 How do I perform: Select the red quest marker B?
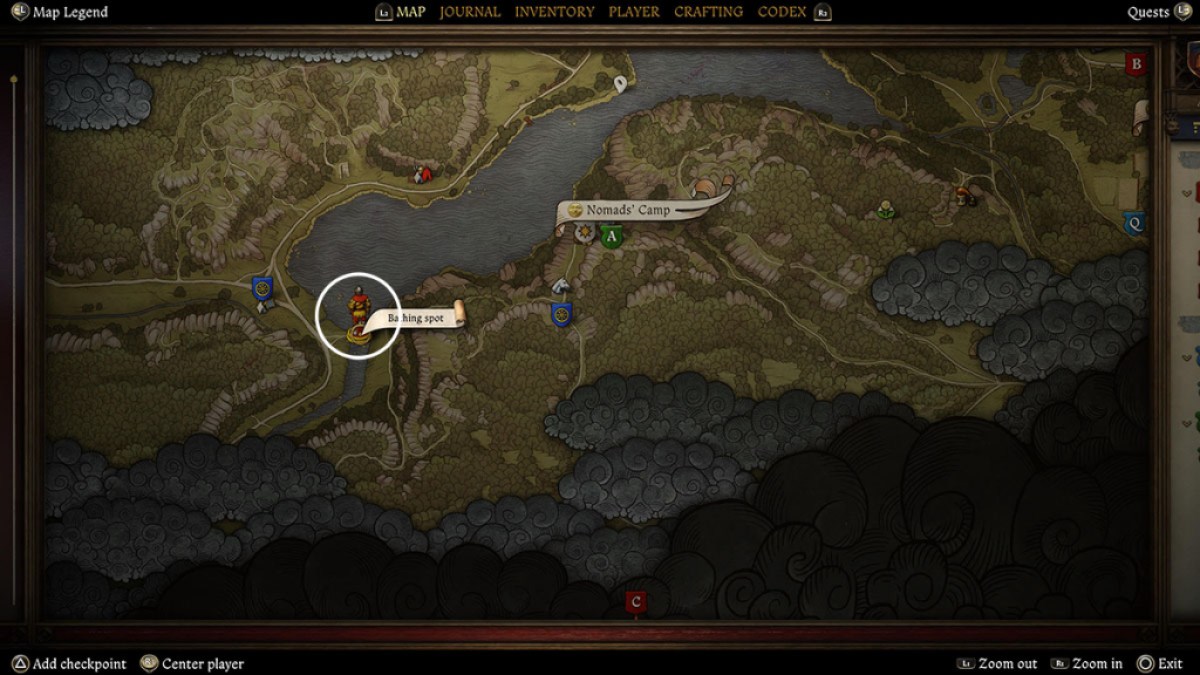point(1135,64)
